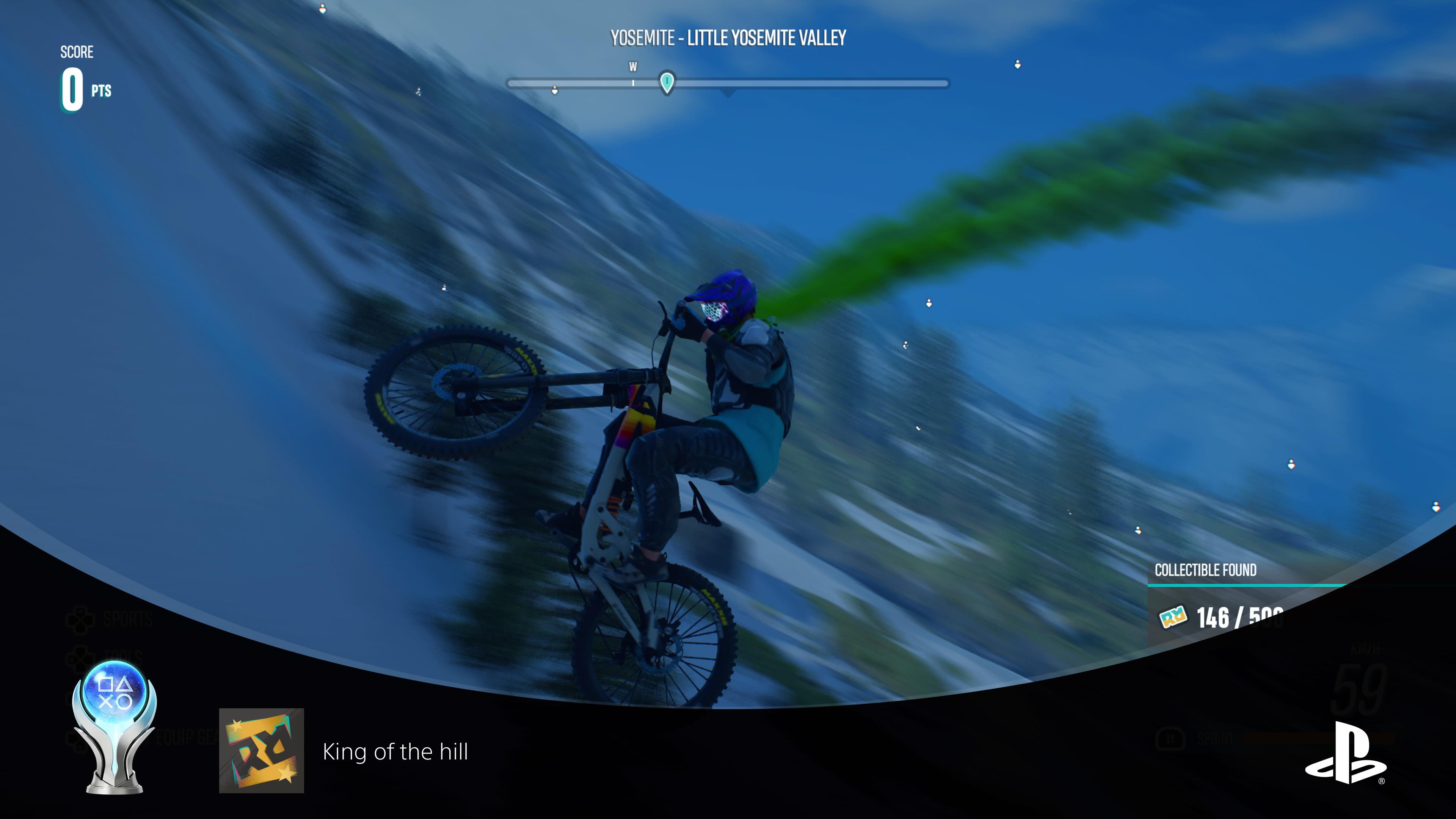Select the rider position pin on the trail bar
The height and width of the screenshot is (819, 1456).
(668, 83)
